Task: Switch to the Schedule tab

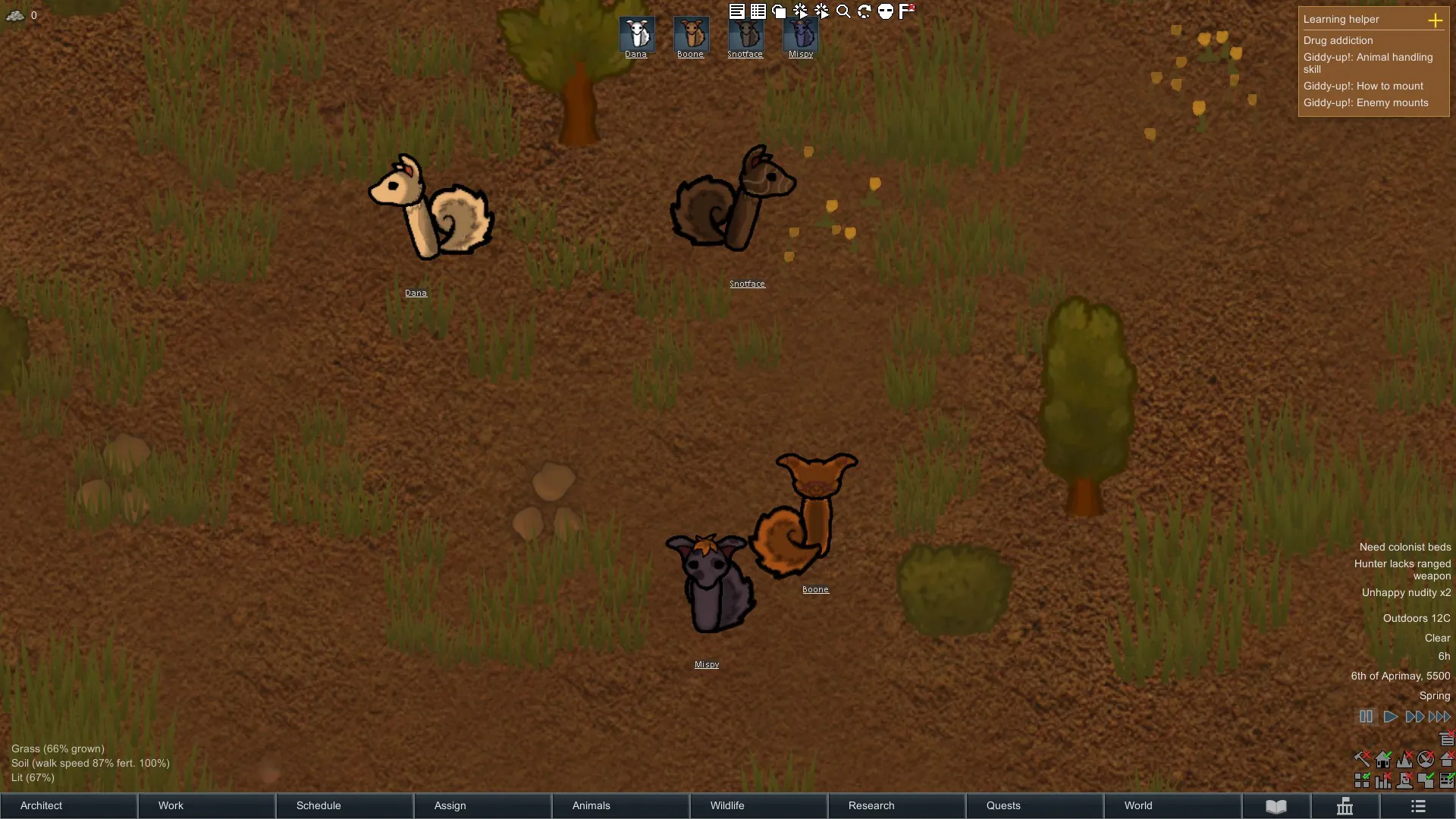Action: pos(344,805)
